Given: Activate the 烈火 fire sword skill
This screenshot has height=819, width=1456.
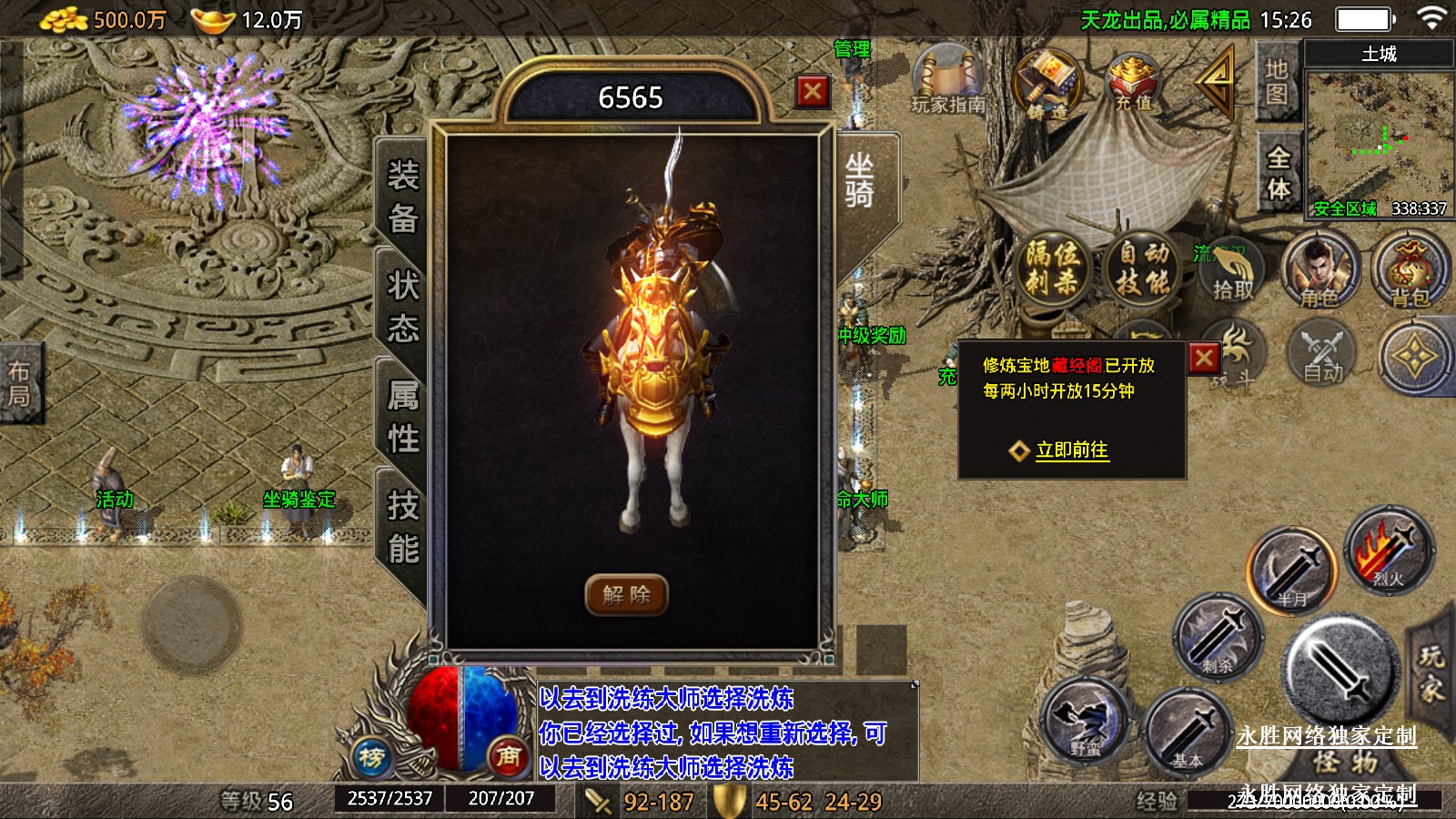Looking at the screenshot, I should 1389,550.
